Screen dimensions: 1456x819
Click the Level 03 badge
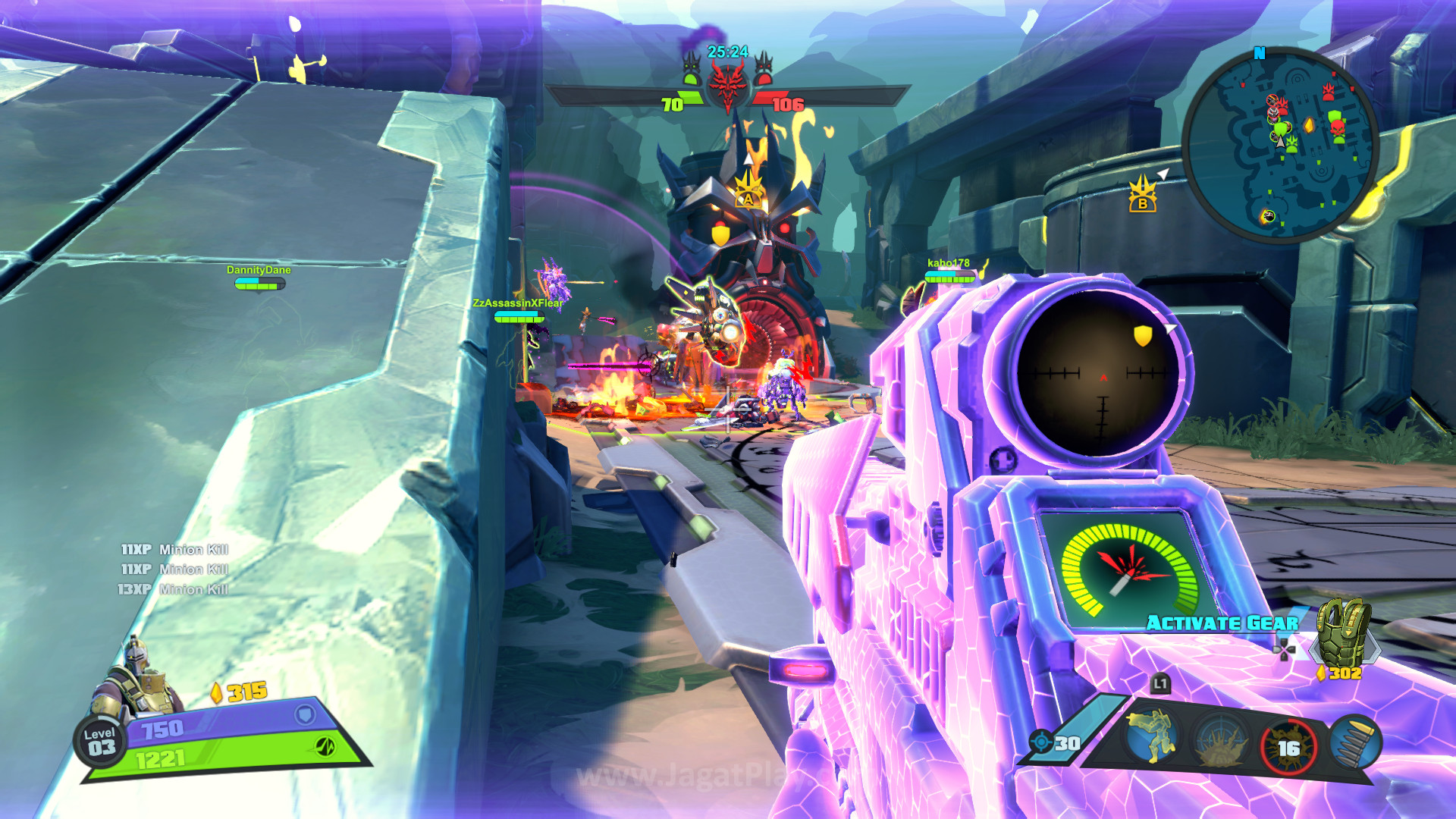point(100,742)
